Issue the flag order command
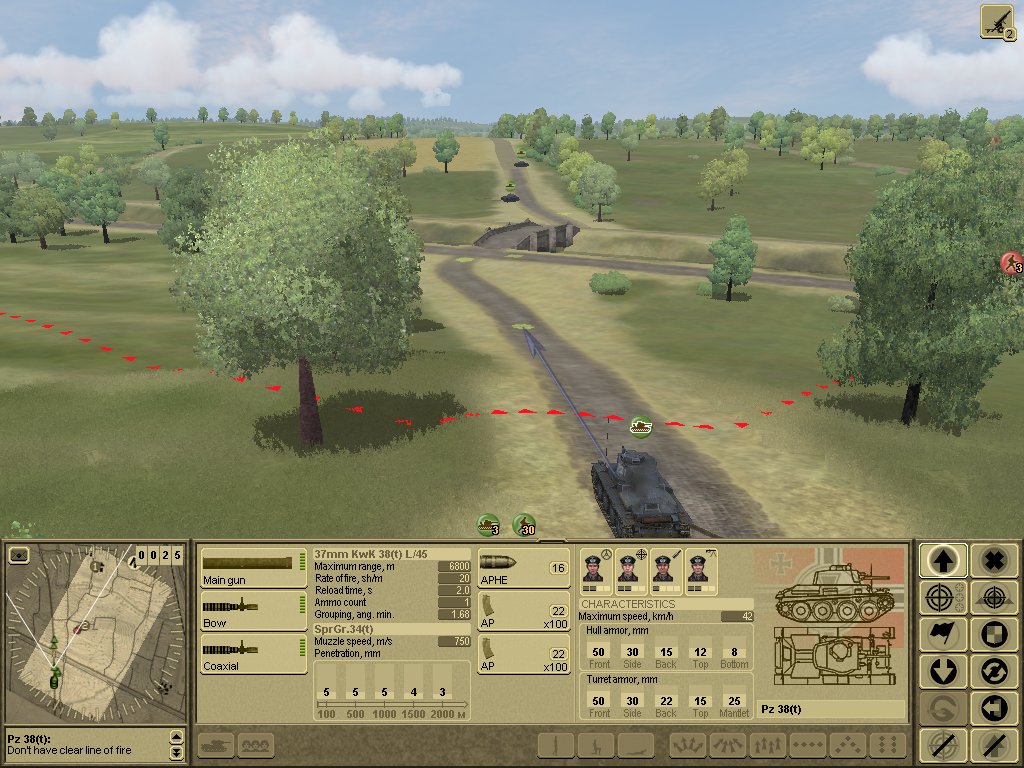Screen dimensions: 1024x768 942,634
